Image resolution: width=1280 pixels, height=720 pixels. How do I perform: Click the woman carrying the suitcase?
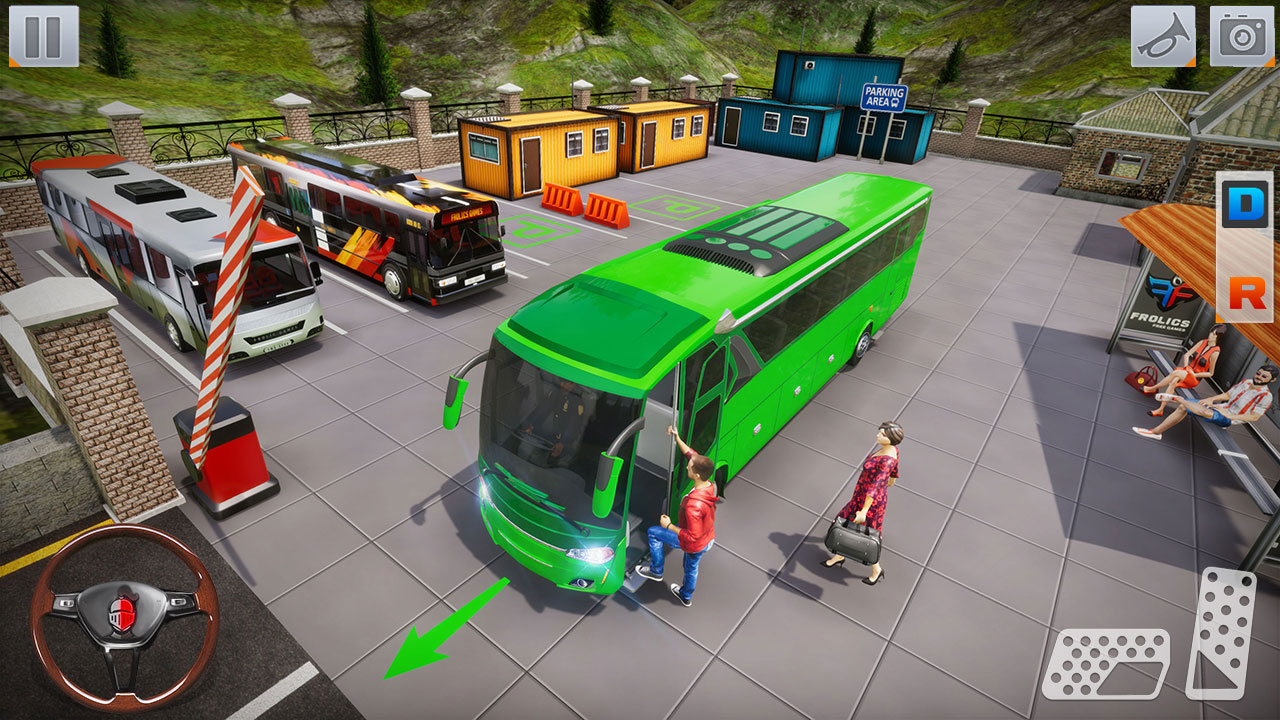click(x=875, y=490)
